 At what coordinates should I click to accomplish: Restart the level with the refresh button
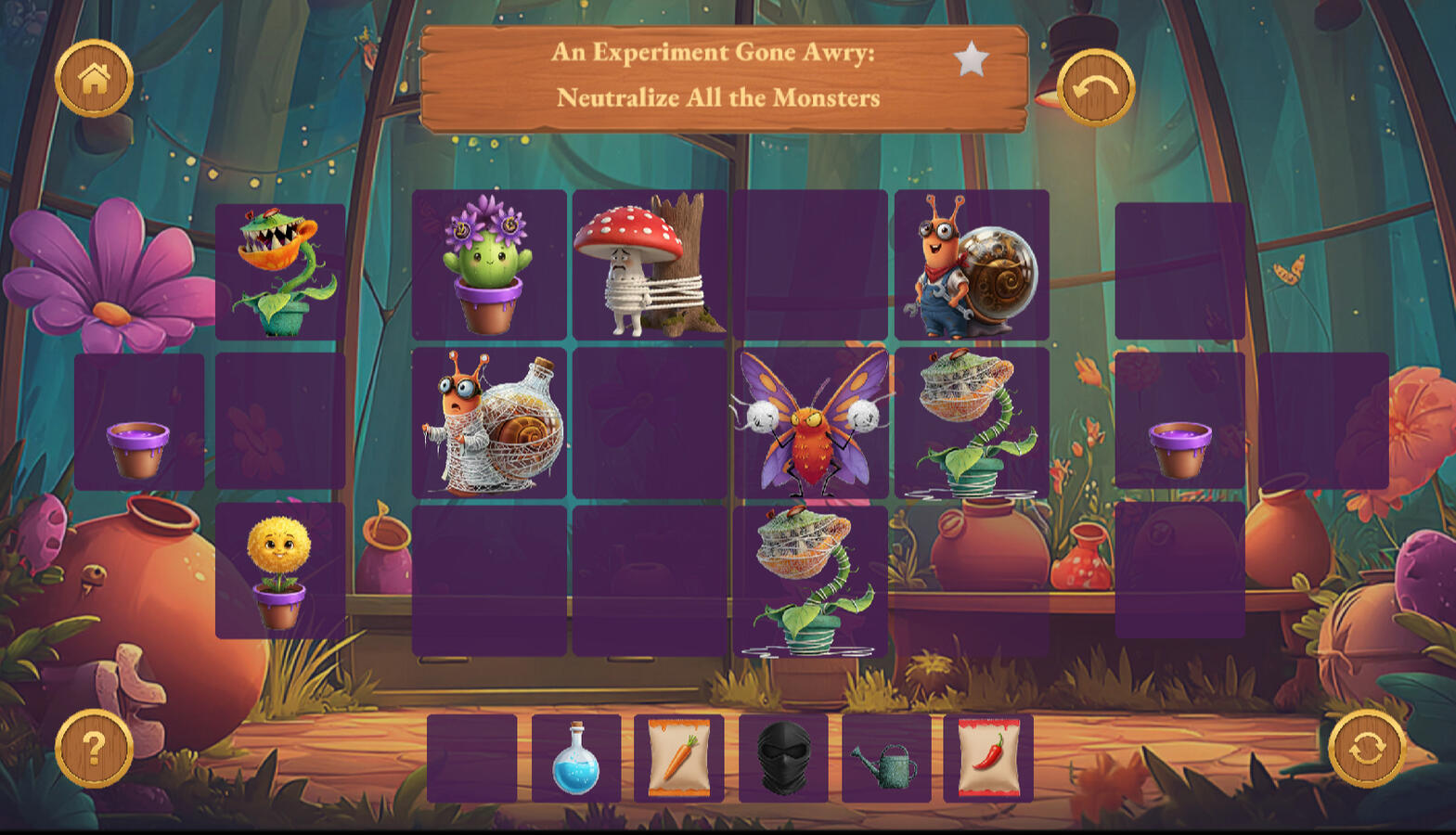click(1367, 748)
